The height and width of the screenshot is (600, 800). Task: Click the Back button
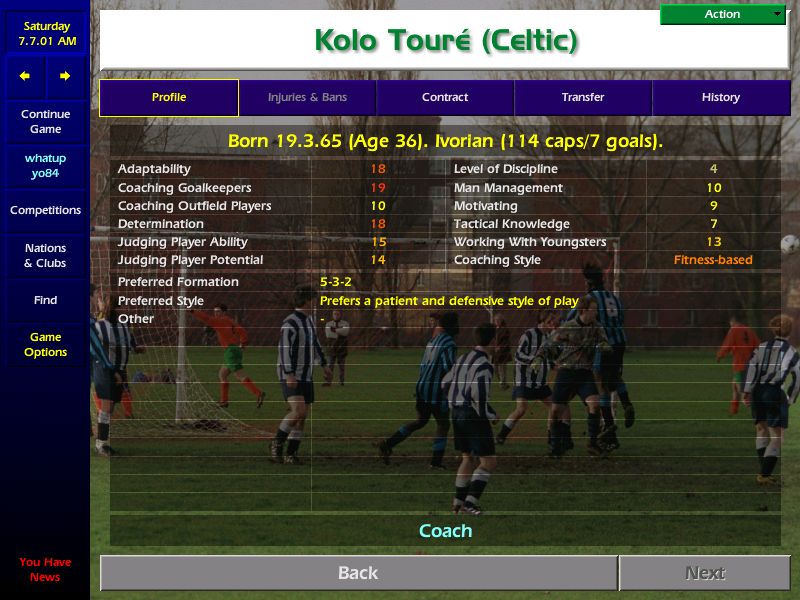coord(358,573)
